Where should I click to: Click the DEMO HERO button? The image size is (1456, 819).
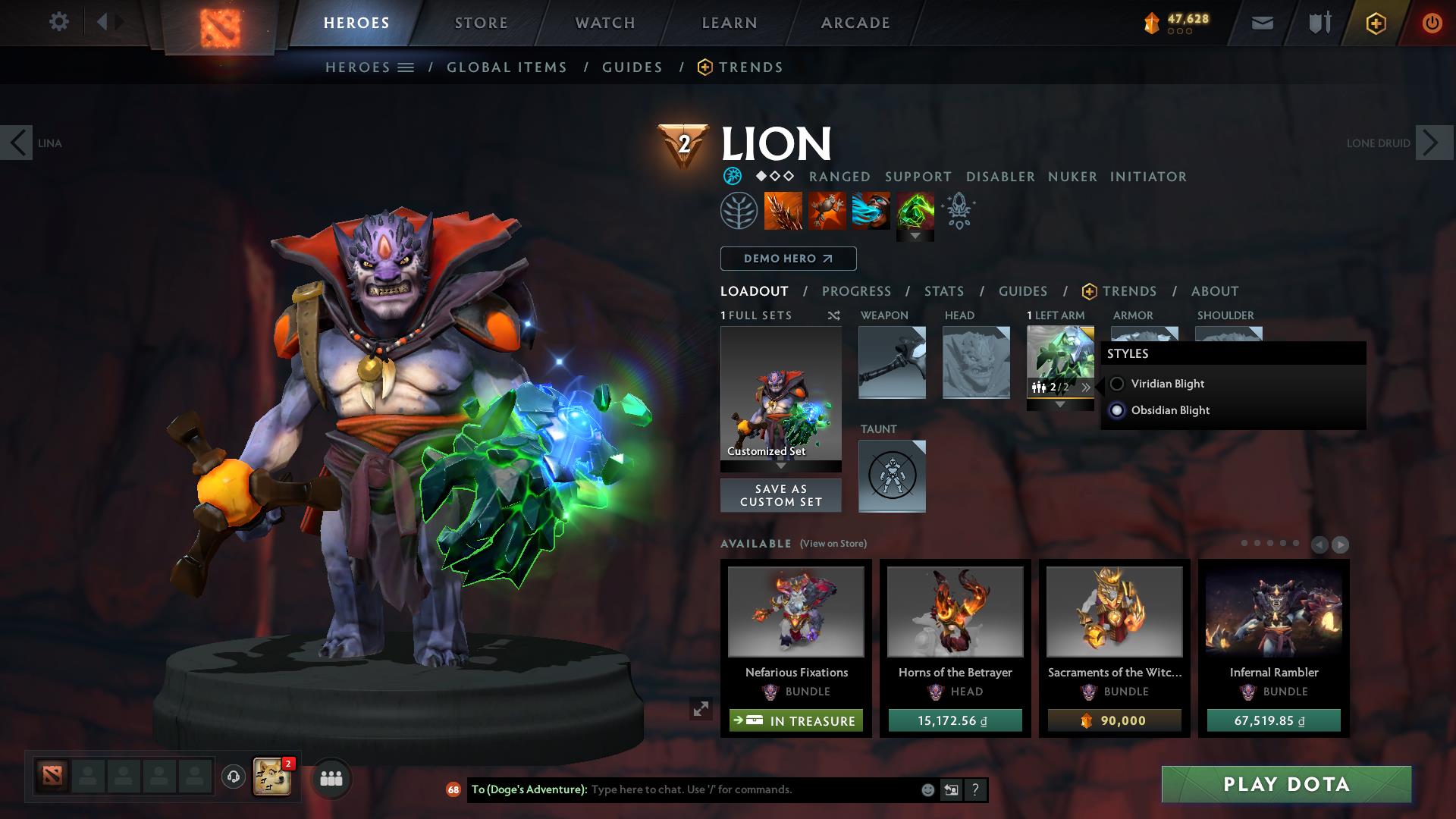[787, 259]
